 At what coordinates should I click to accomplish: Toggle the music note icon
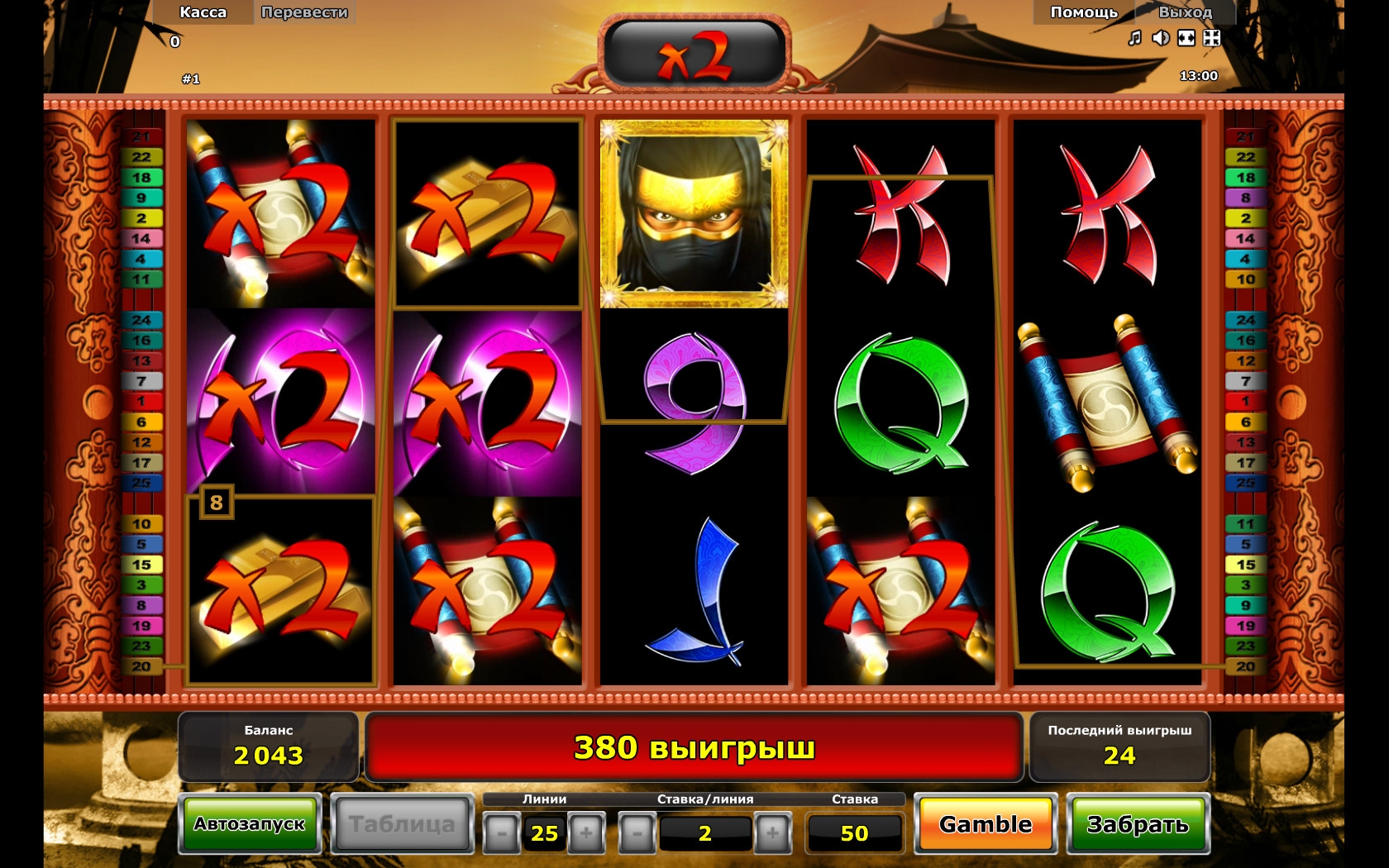coord(1135,38)
